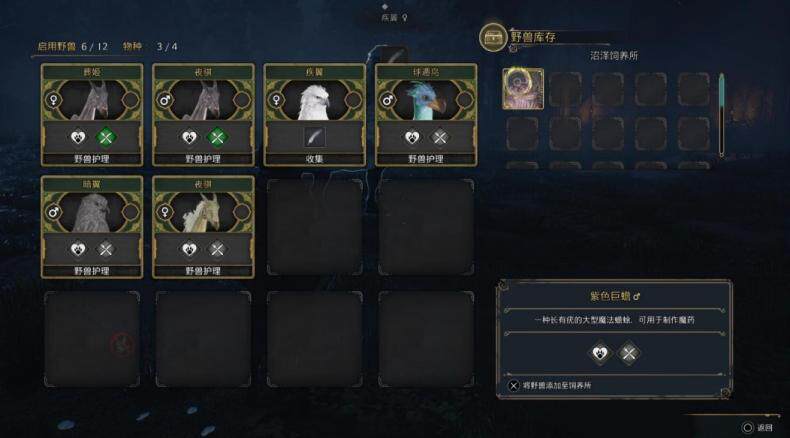The width and height of the screenshot is (790, 438).
Task: Click the brush icon in 紫色巨蟾 panel
Action: coord(628,352)
